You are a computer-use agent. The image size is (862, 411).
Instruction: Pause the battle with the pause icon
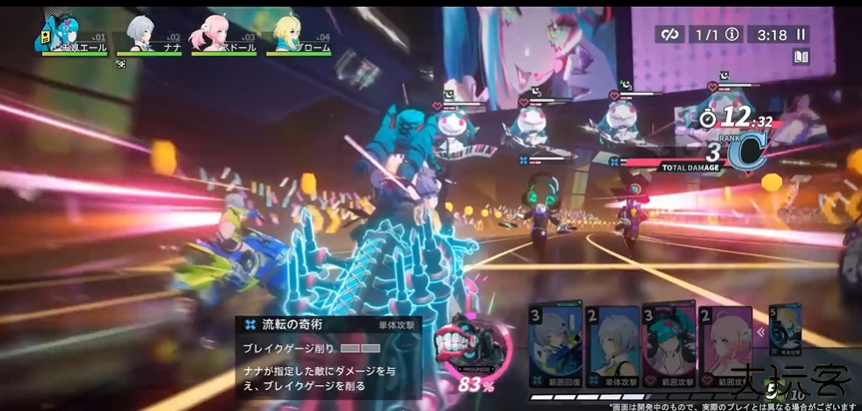800,34
